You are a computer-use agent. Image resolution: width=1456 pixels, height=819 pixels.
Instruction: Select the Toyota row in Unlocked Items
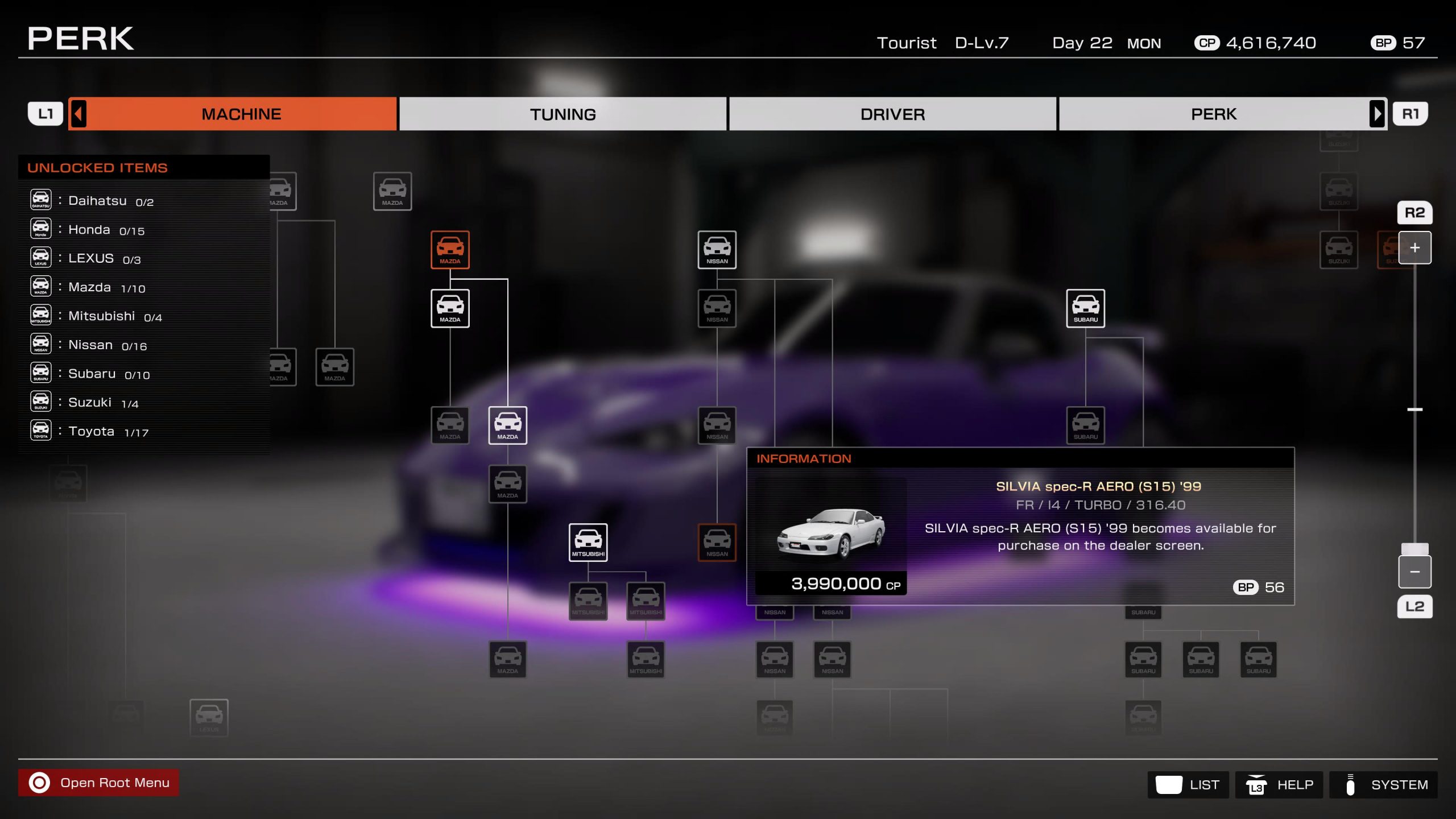(x=108, y=432)
